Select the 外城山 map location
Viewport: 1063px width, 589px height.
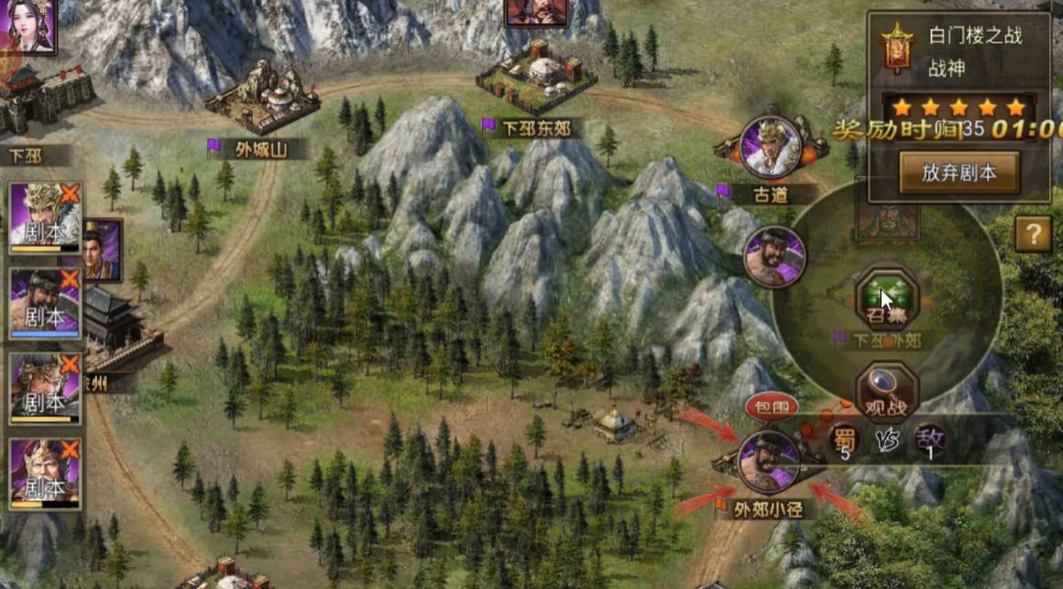pyautogui.click(x=262, y=100)
